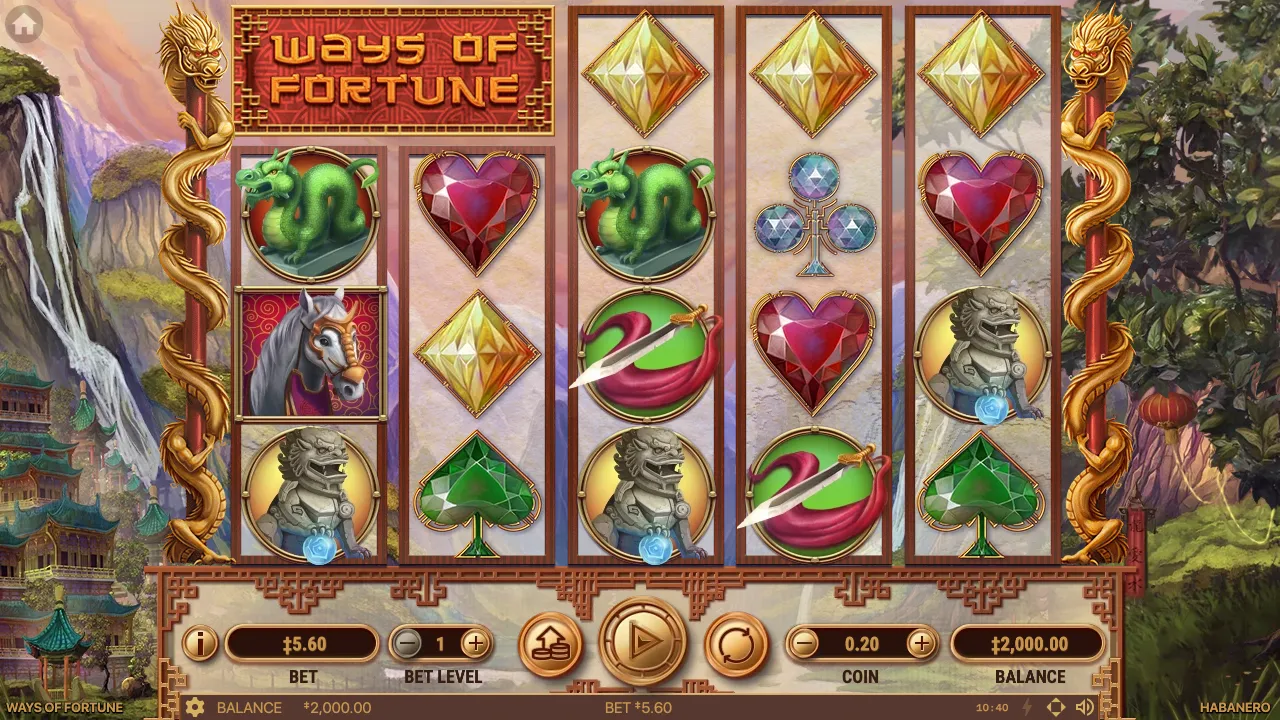Enable turbo mode lightning icon

(1028, 707)
